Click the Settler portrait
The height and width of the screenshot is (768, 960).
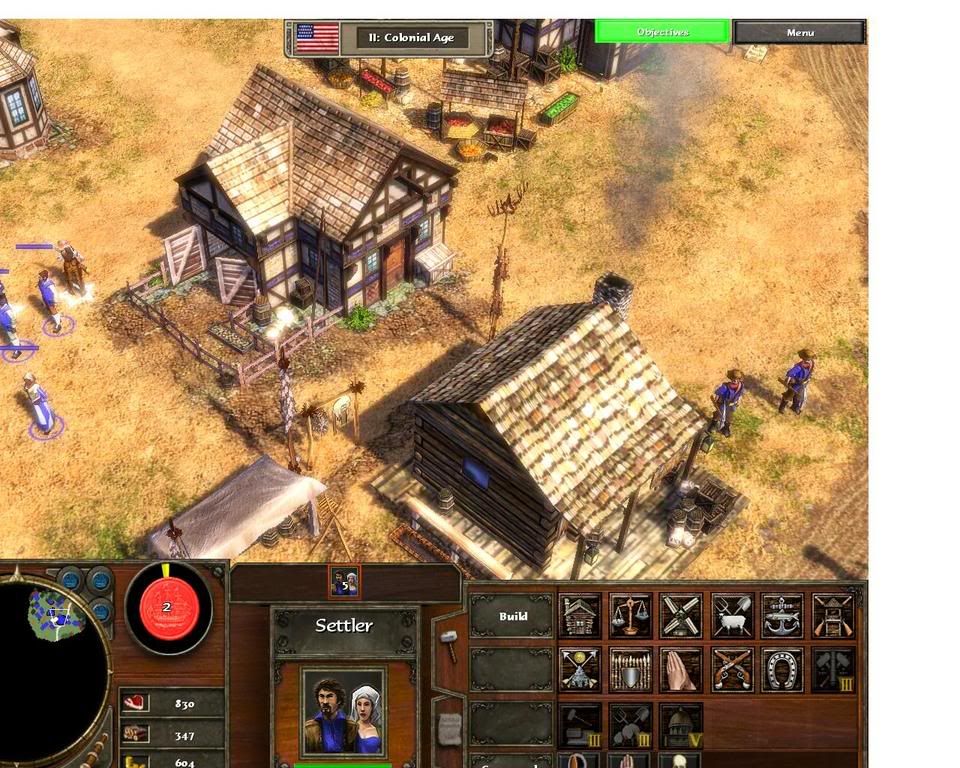pyautogui.click(x=343, y=712)
